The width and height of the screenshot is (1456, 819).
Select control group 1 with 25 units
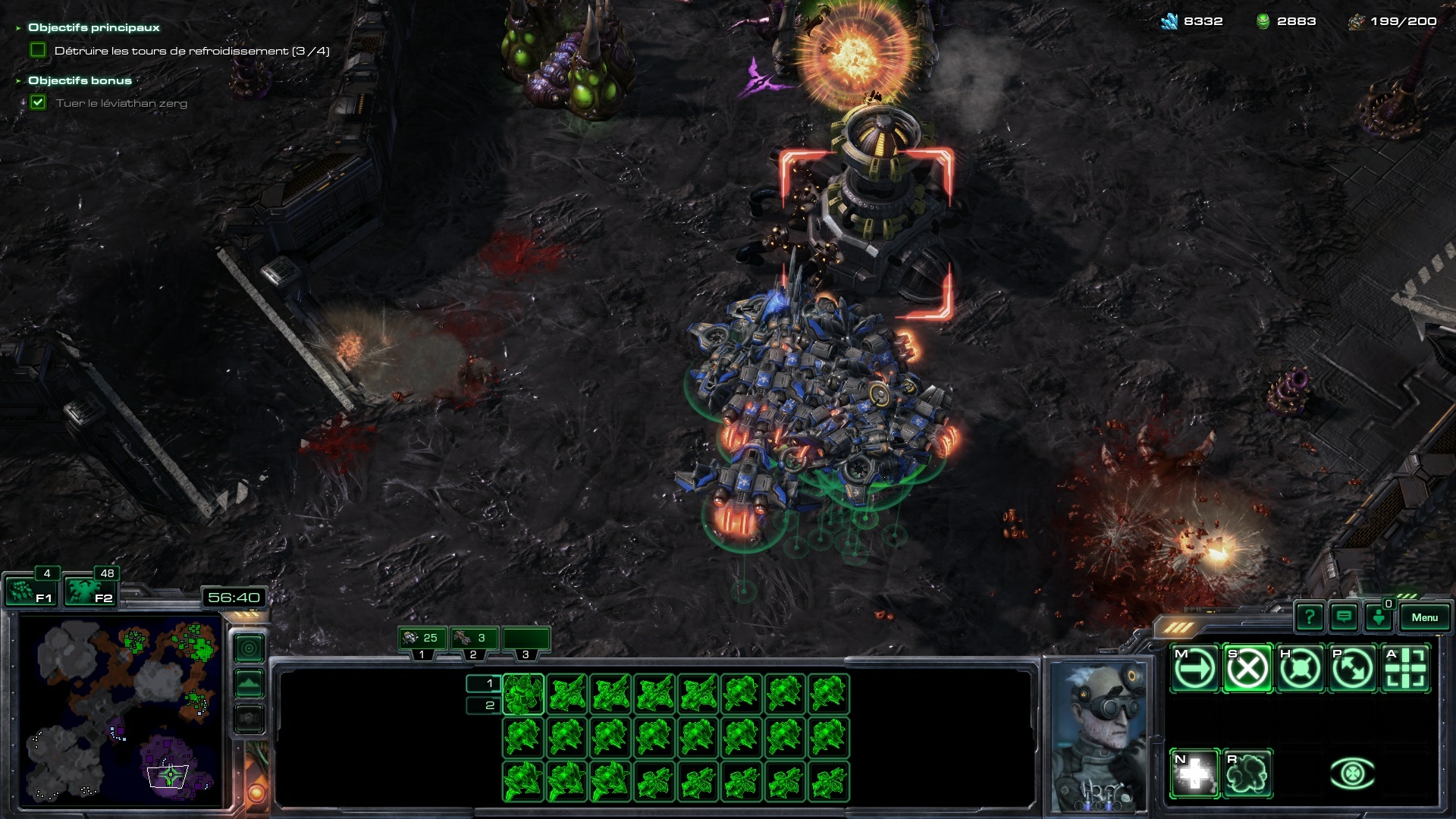(422, 639)
